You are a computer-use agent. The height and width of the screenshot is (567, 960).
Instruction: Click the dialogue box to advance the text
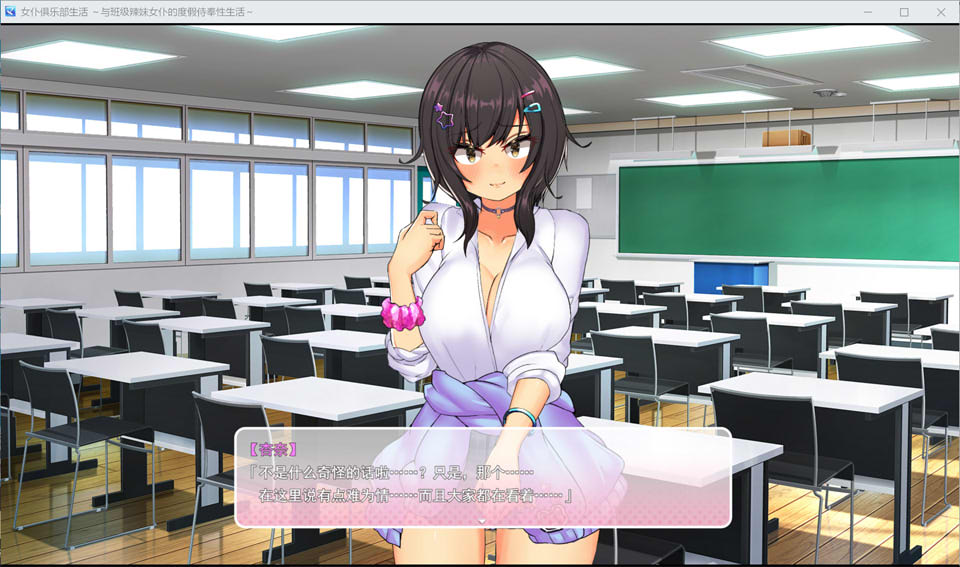482,478
